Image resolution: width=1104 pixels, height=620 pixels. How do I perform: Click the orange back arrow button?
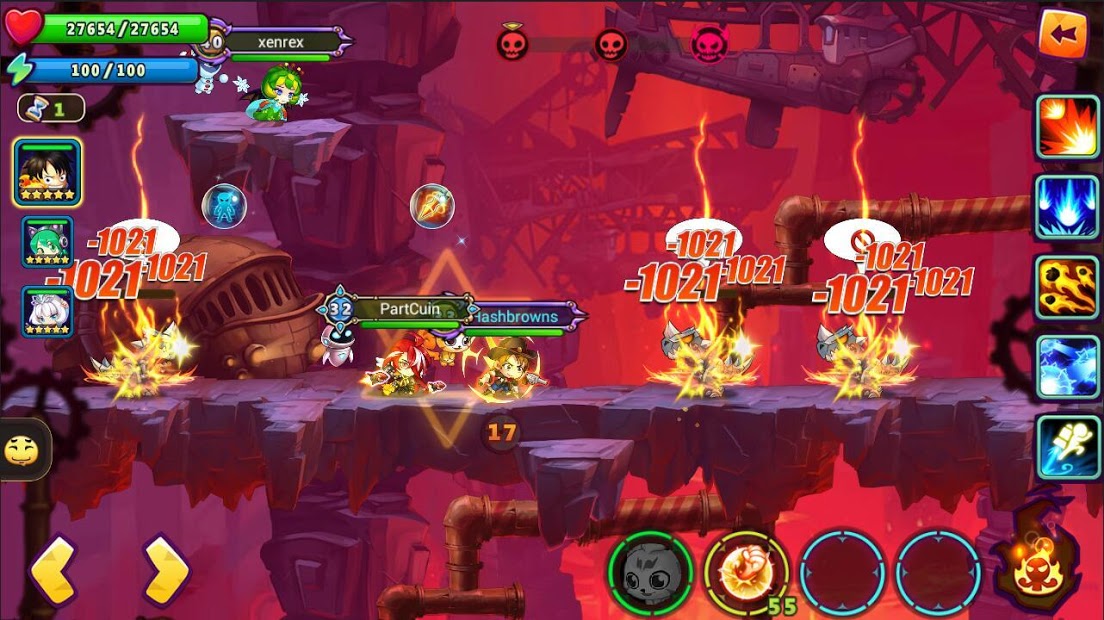pyautogui.click(x=1062, y=36)
